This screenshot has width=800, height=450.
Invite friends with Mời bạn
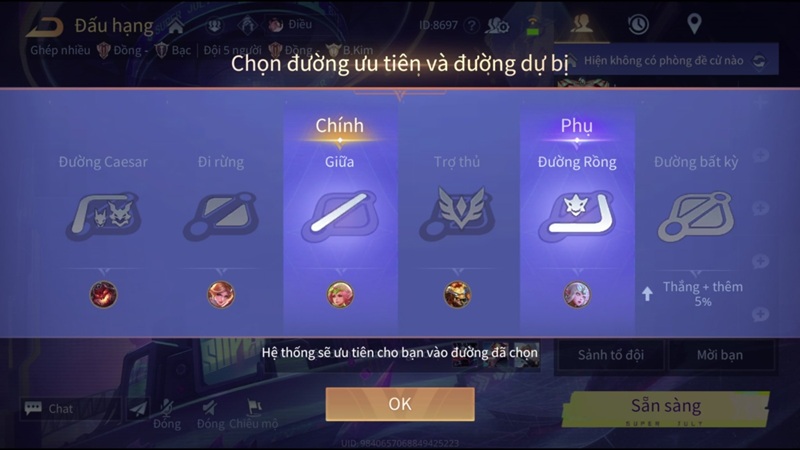click(720, 354)
